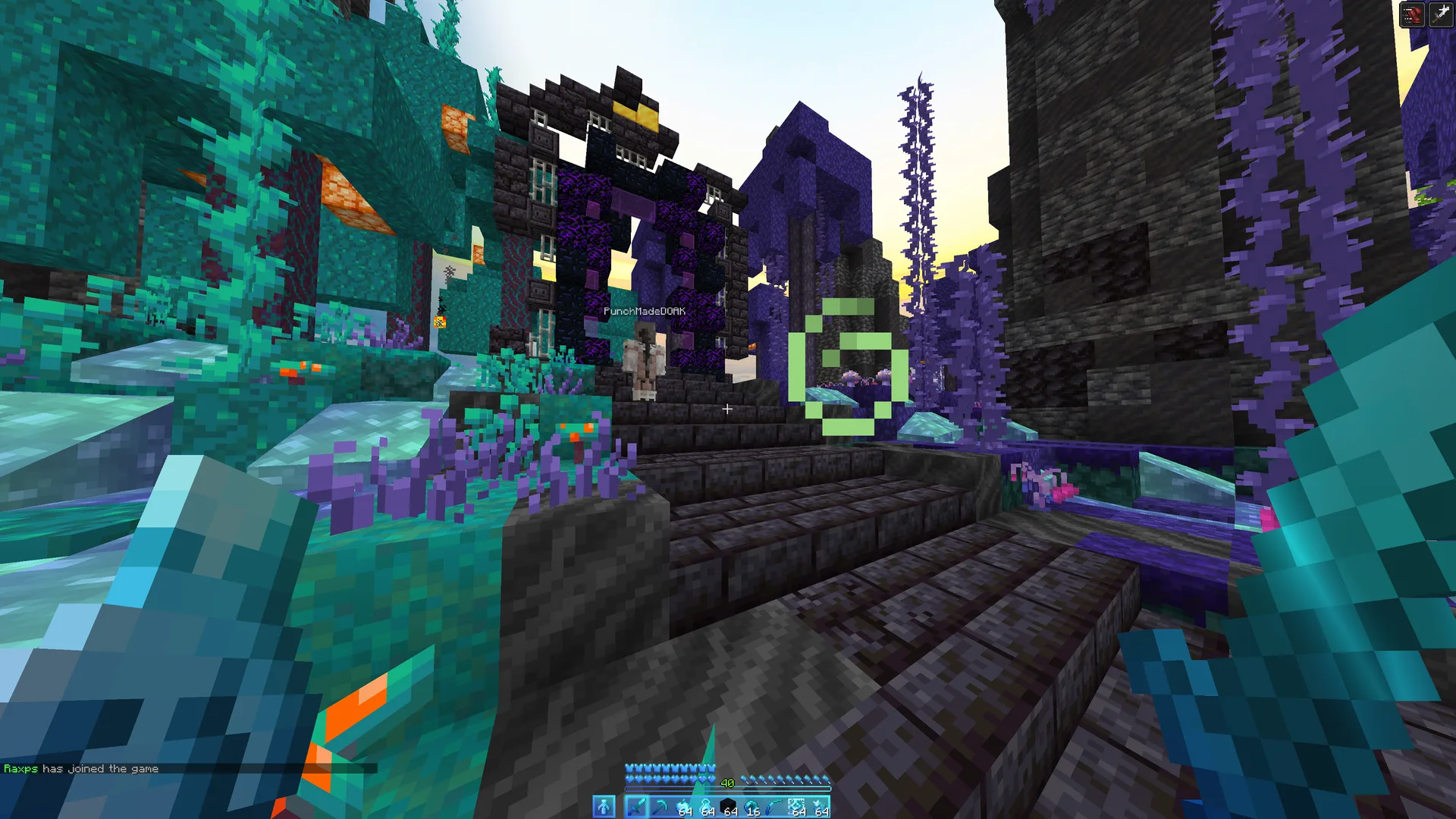This screenshot has width=1456, height=819.
Task: Click the sword status effect icon
Action: pos(1441,14)
